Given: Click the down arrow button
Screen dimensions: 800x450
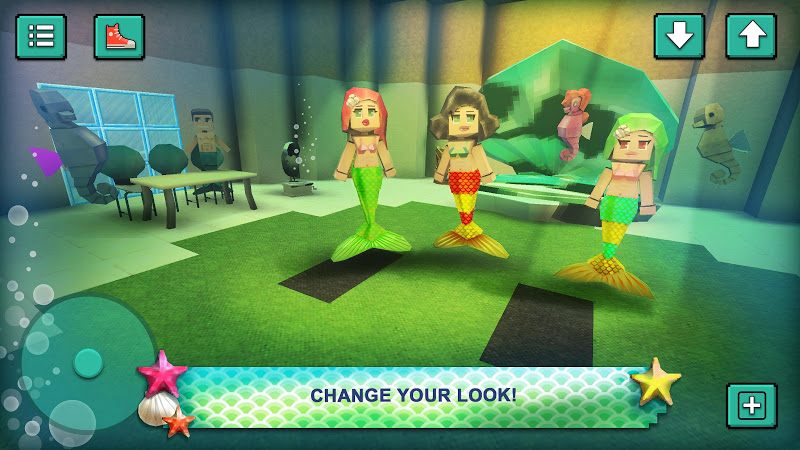Looking at the screenshot, I should click(x=679, y=36).
